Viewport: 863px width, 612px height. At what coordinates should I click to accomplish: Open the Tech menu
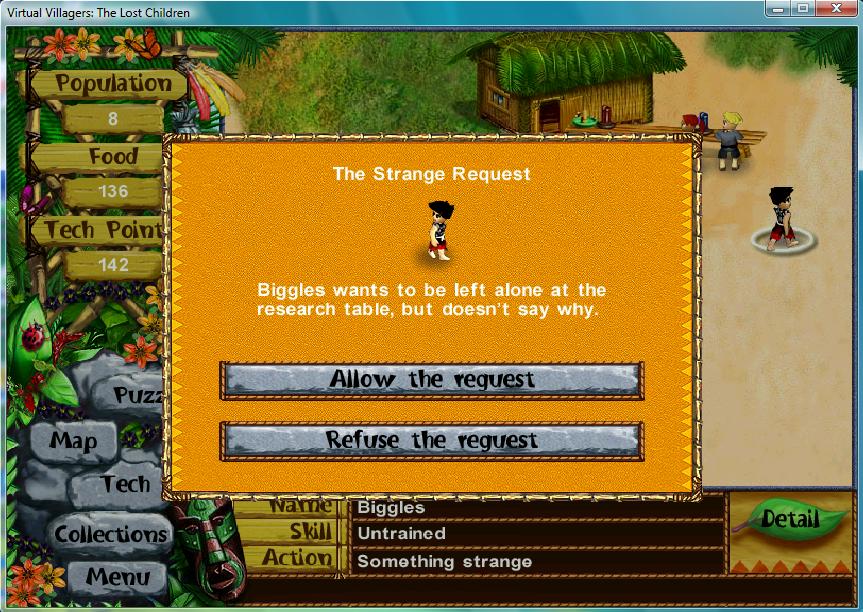point(125,485)
